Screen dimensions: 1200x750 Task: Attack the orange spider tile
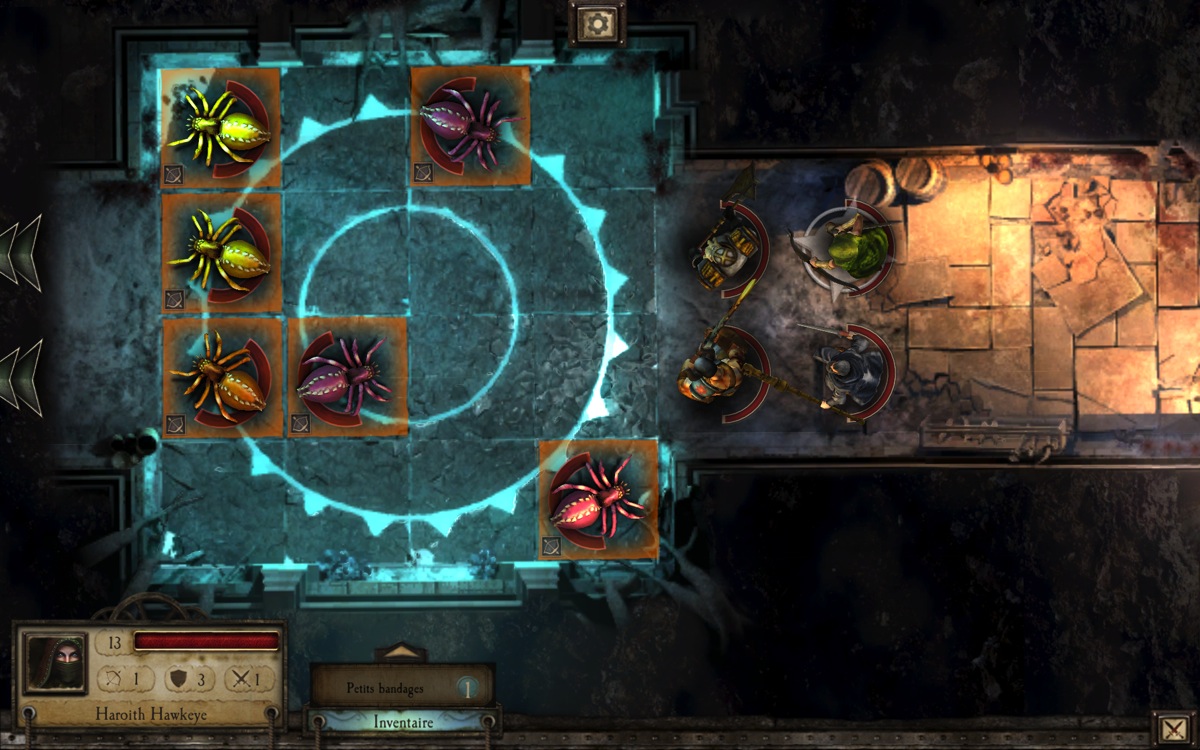tap(221, 377)
